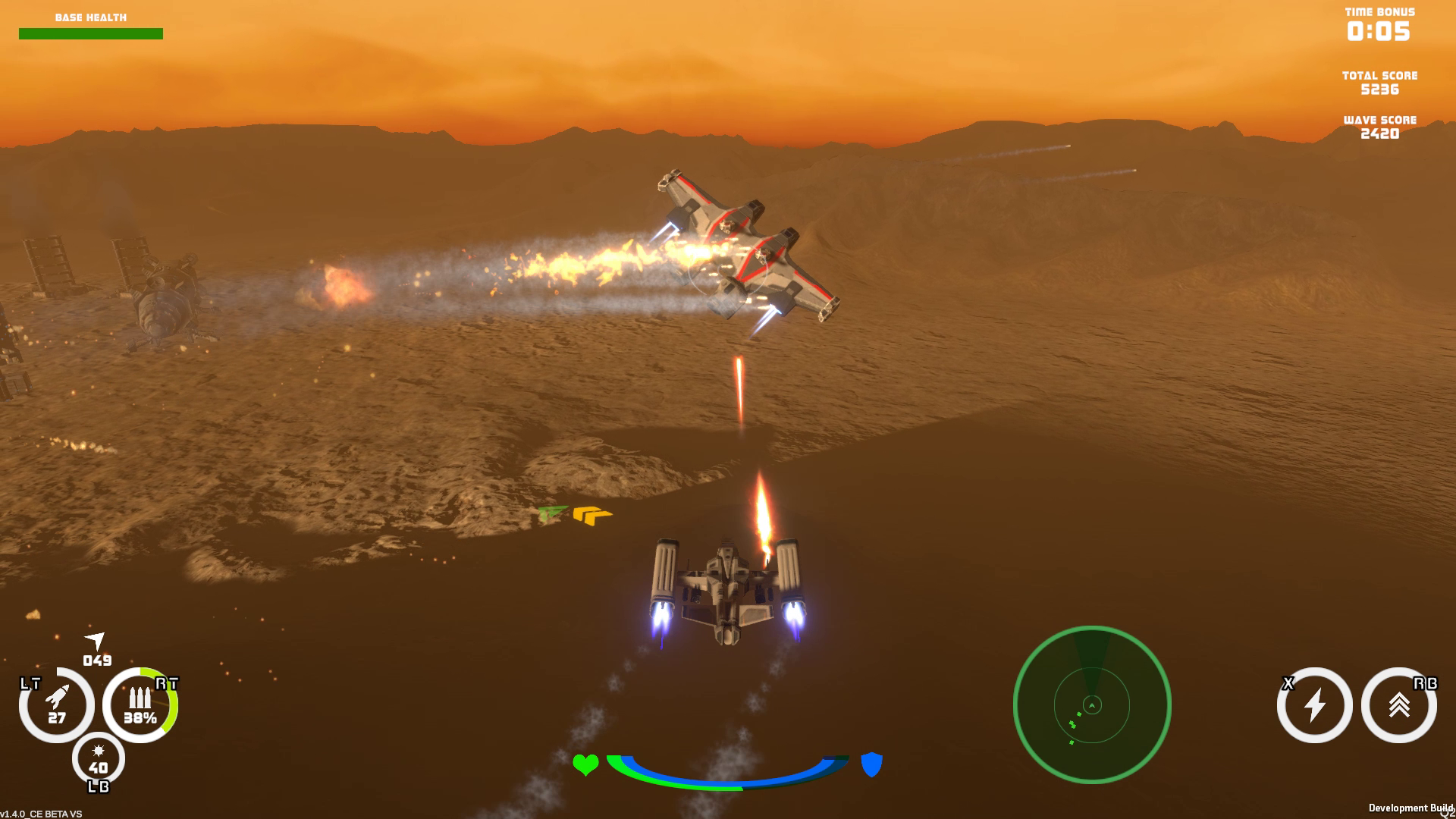The width and height of the screenshot is (1456, 819).
Task: Click the Base Health progress bar
Action: point(91,33)
